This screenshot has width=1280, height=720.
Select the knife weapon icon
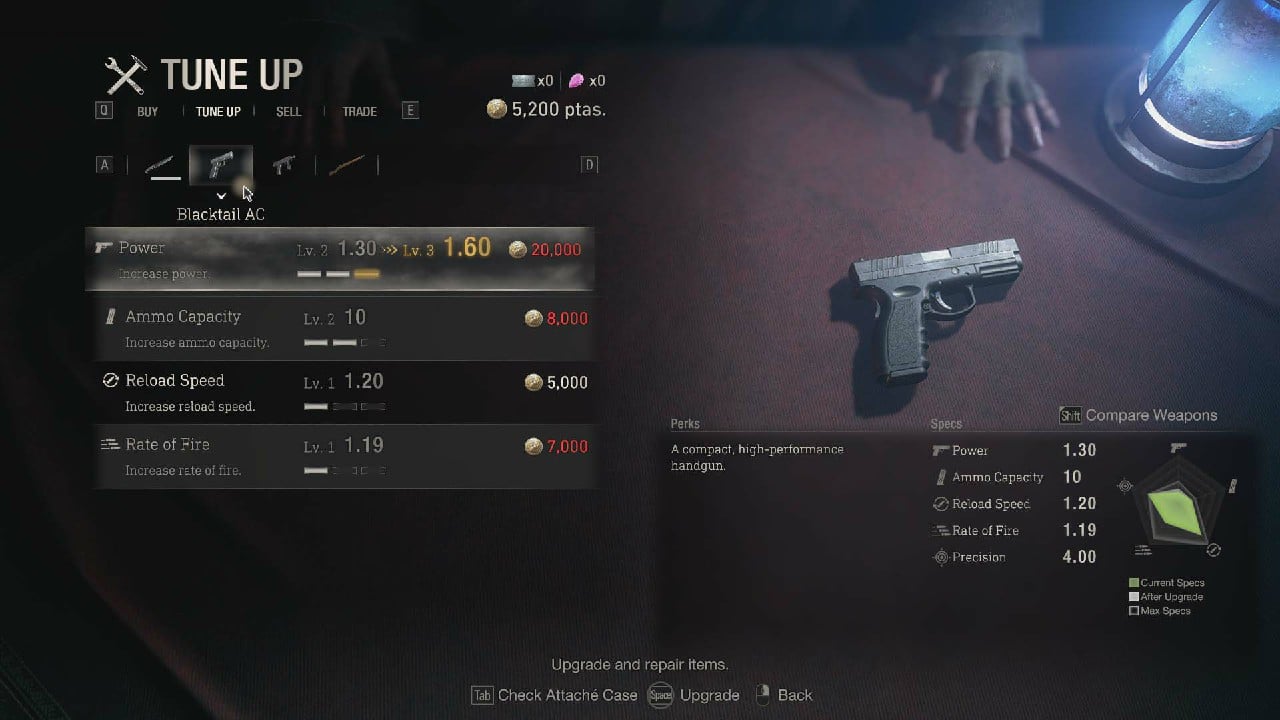coord(161,166)
